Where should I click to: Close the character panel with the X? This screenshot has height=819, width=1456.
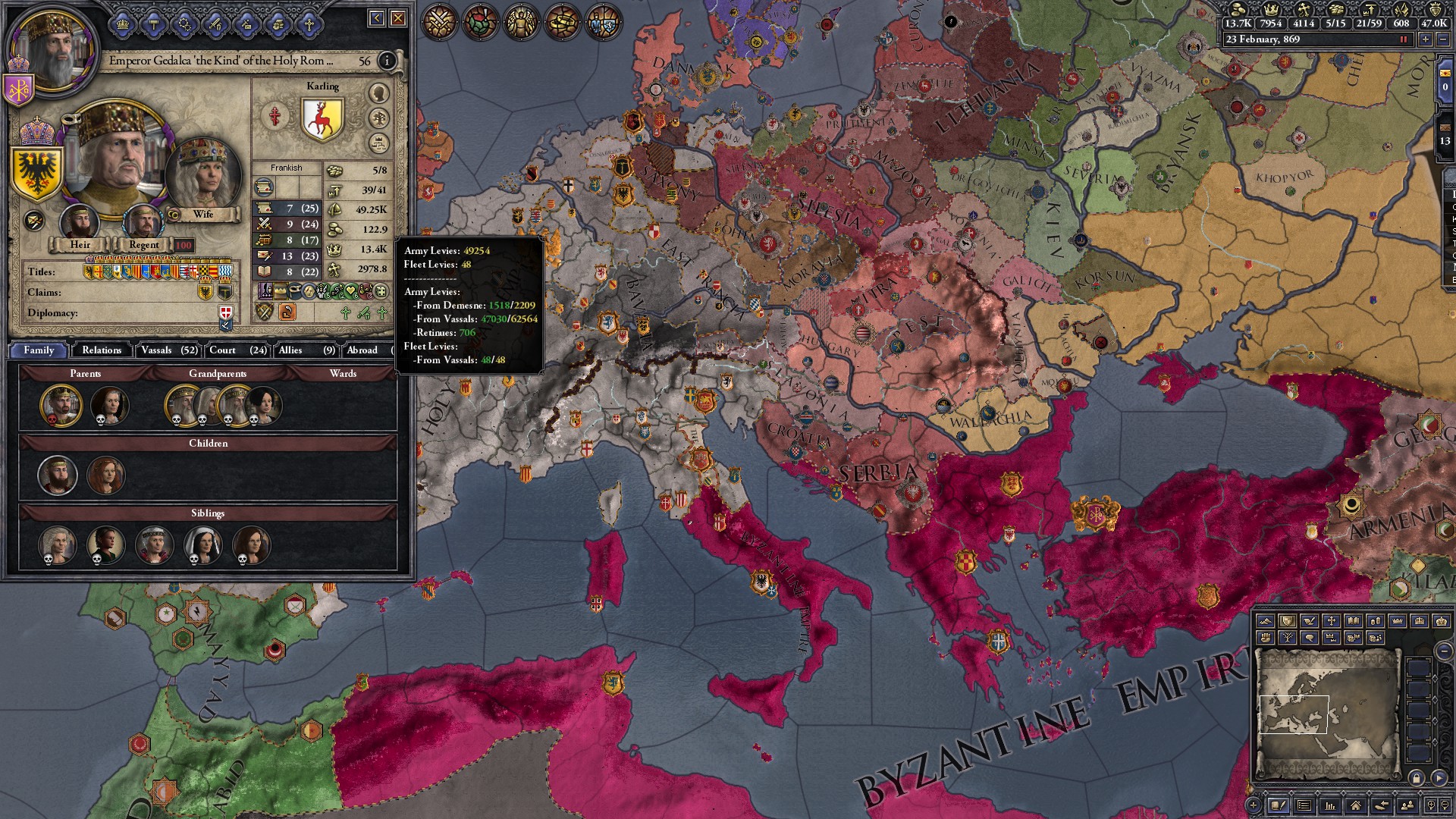pos(398,18)
